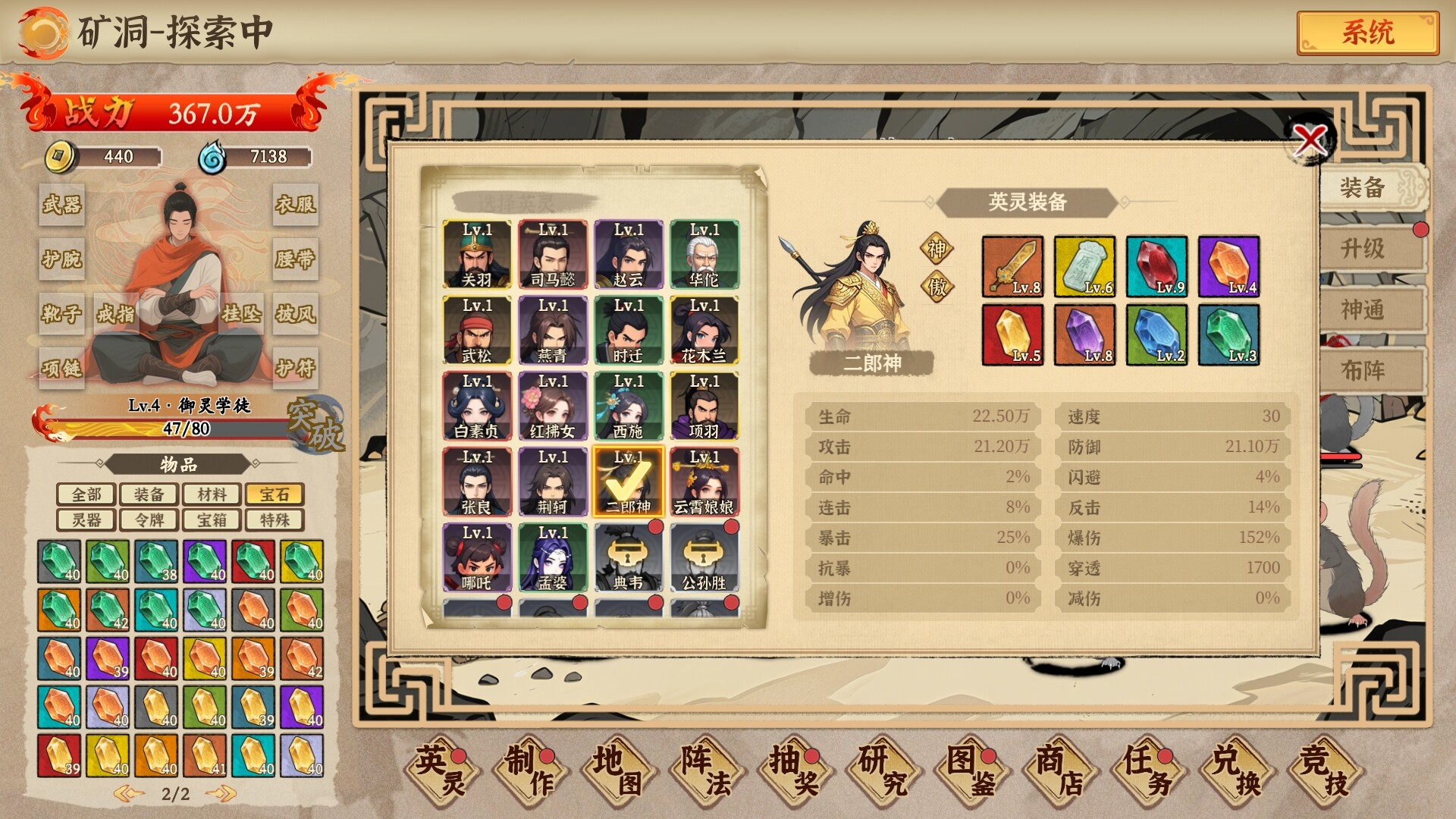1456x819 pixels.
Task: Select hero 花木兰 portrait
Action: click(x=704, y=331)
